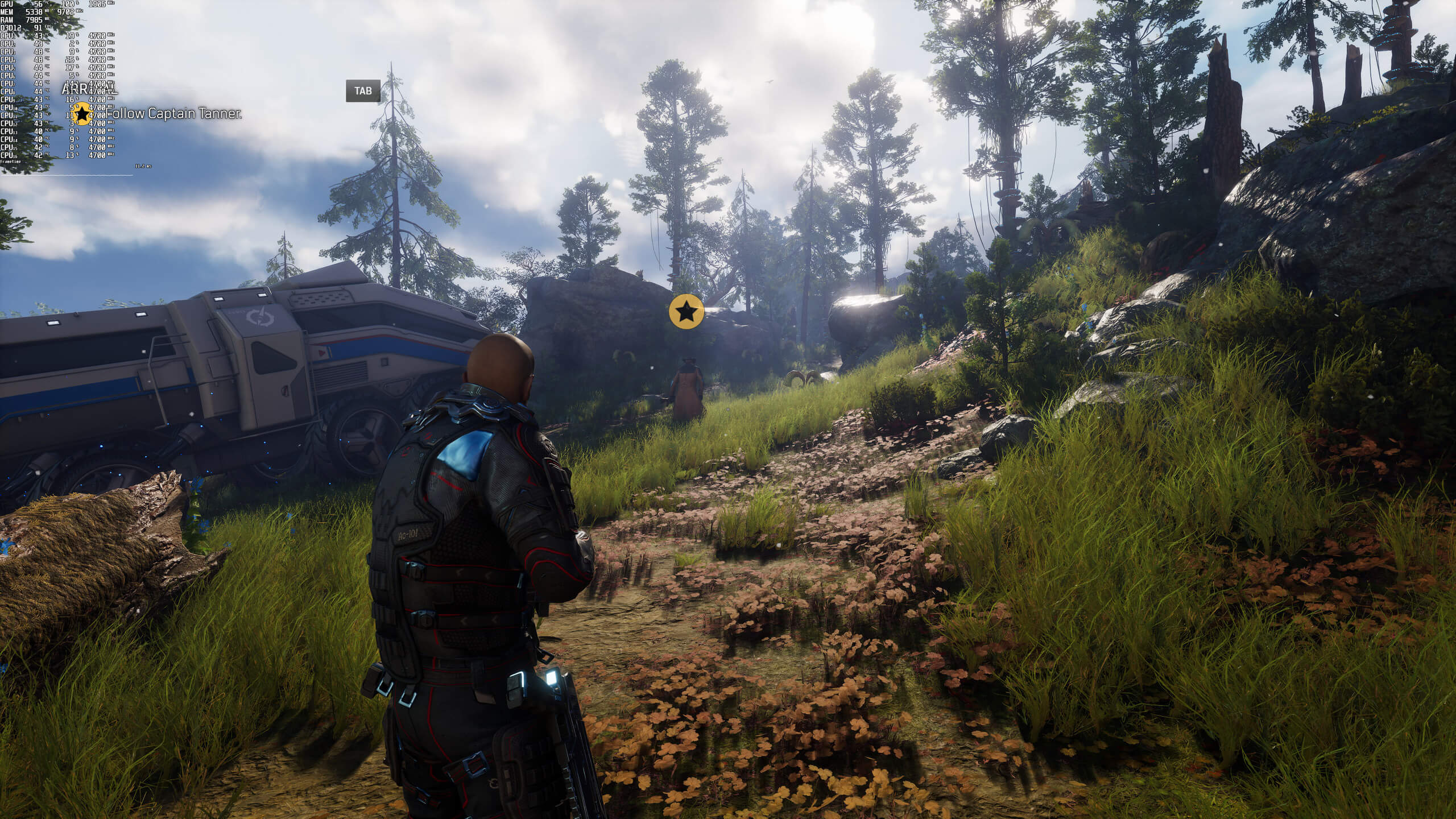
Task: Click the "Follow Captain Tanner" objective text
Action: (173, 114)
